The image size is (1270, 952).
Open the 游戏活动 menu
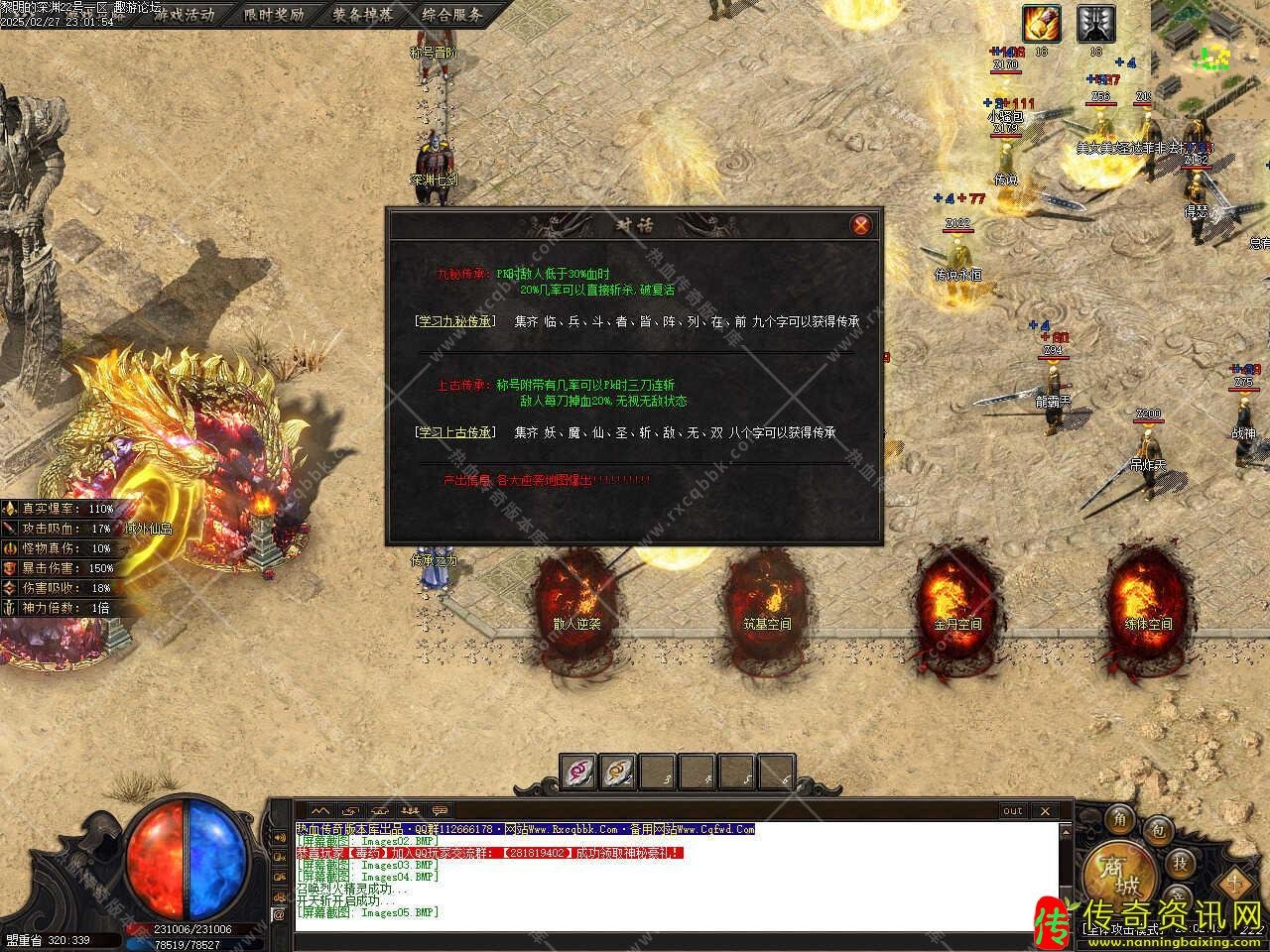pos(183,14)
